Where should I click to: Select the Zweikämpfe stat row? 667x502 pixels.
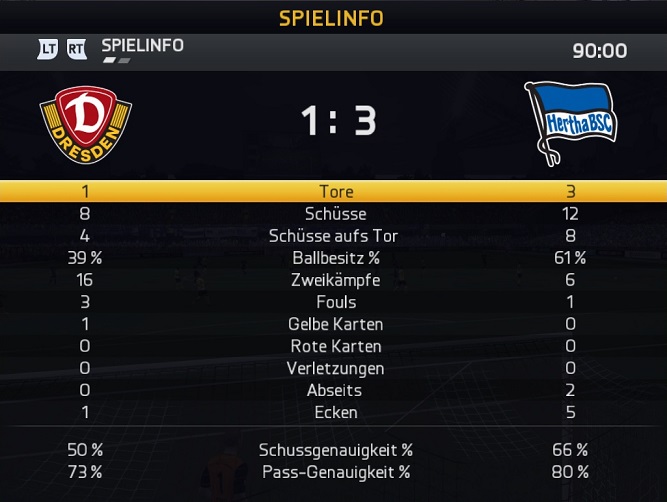click(335, 280)
